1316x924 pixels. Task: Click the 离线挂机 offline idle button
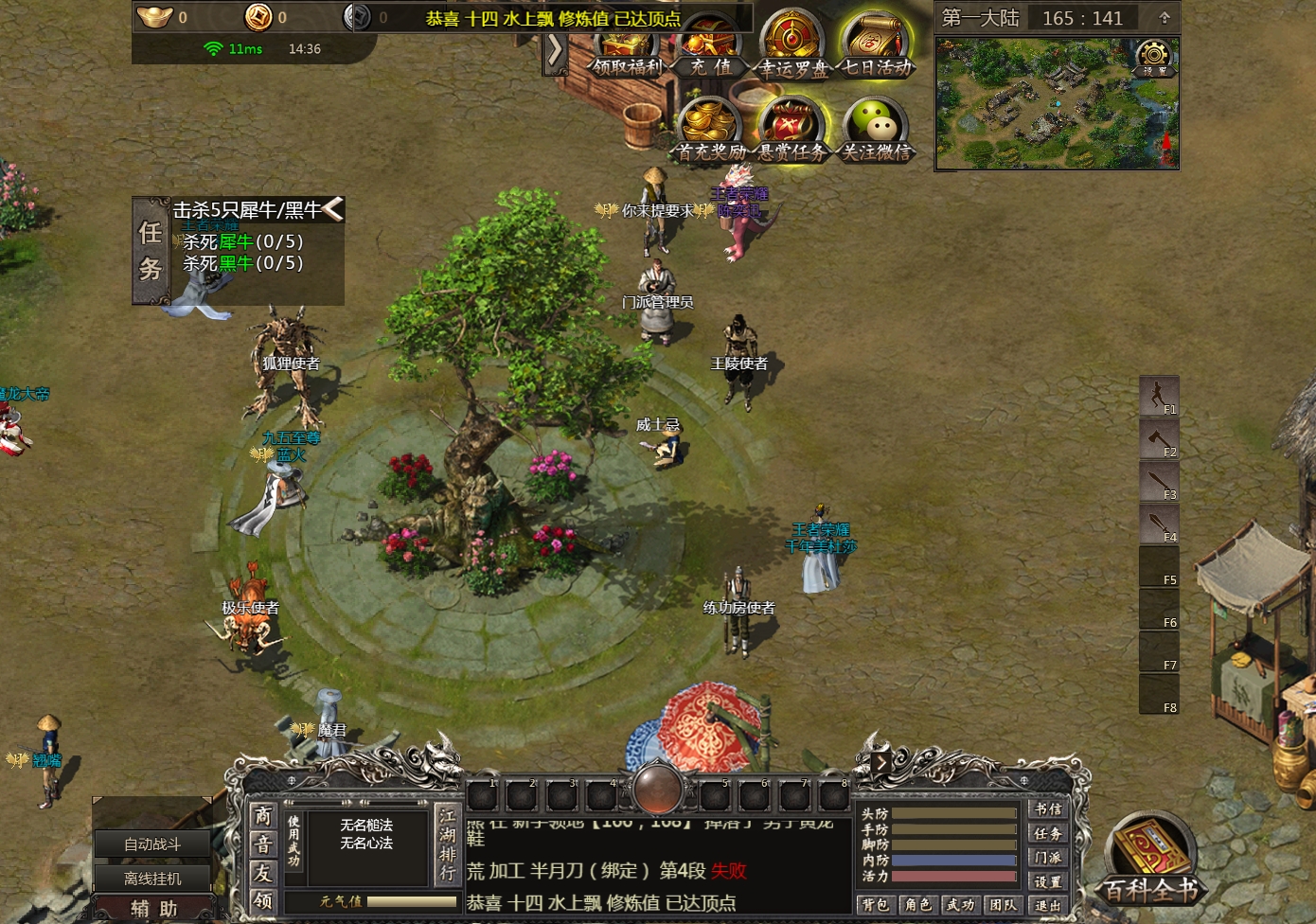point(152,878)
